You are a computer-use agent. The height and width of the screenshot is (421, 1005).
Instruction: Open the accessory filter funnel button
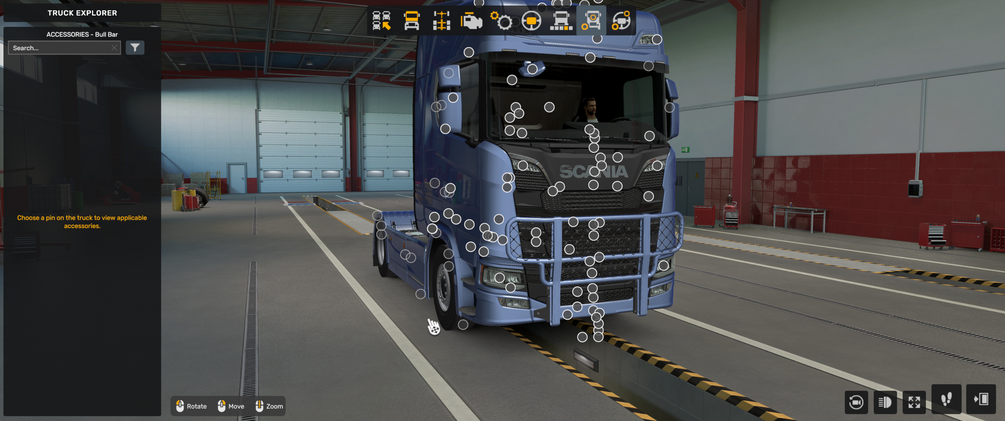coord(135,48)
